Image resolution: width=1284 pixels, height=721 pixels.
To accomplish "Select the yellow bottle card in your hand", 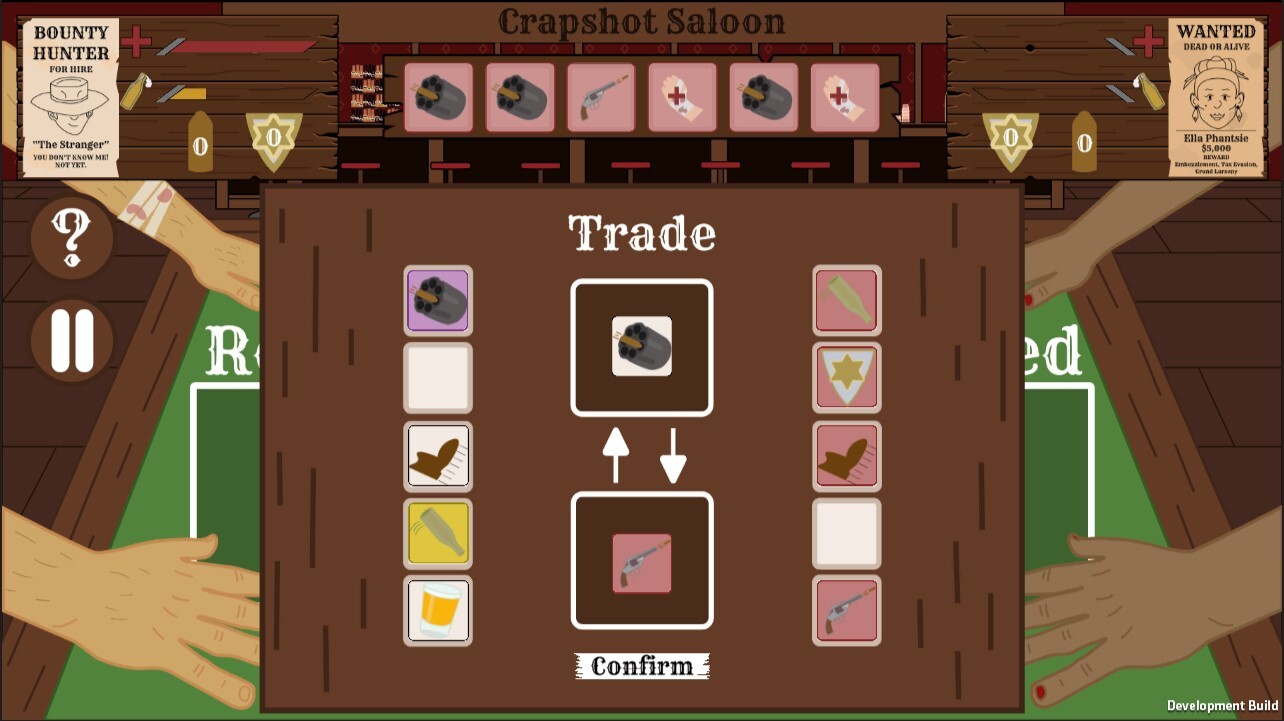I will click(x=437, y=533).
